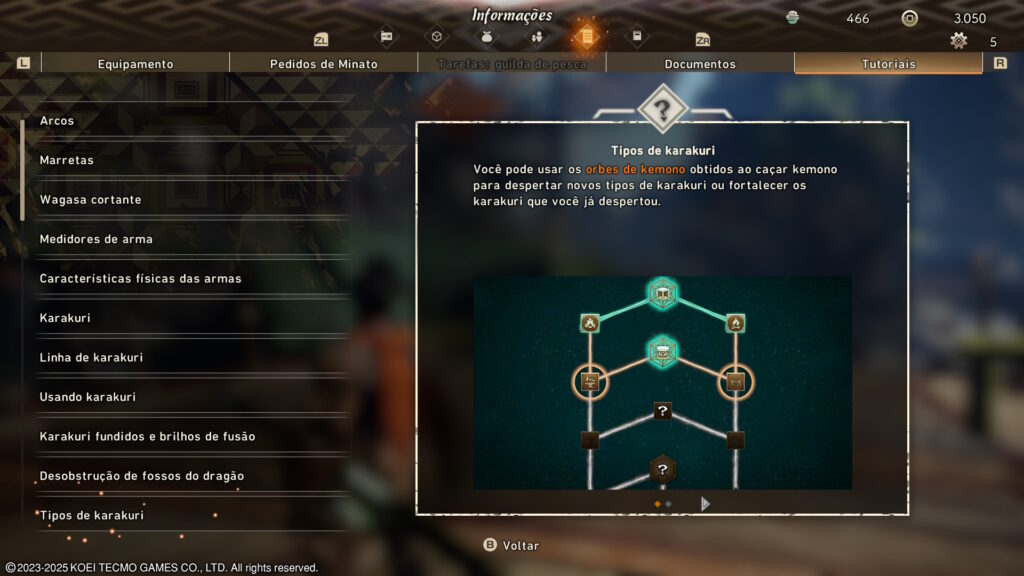Open the Tutoriais tab
Screen dimensions: 1024x576
[x=888, y=64]
